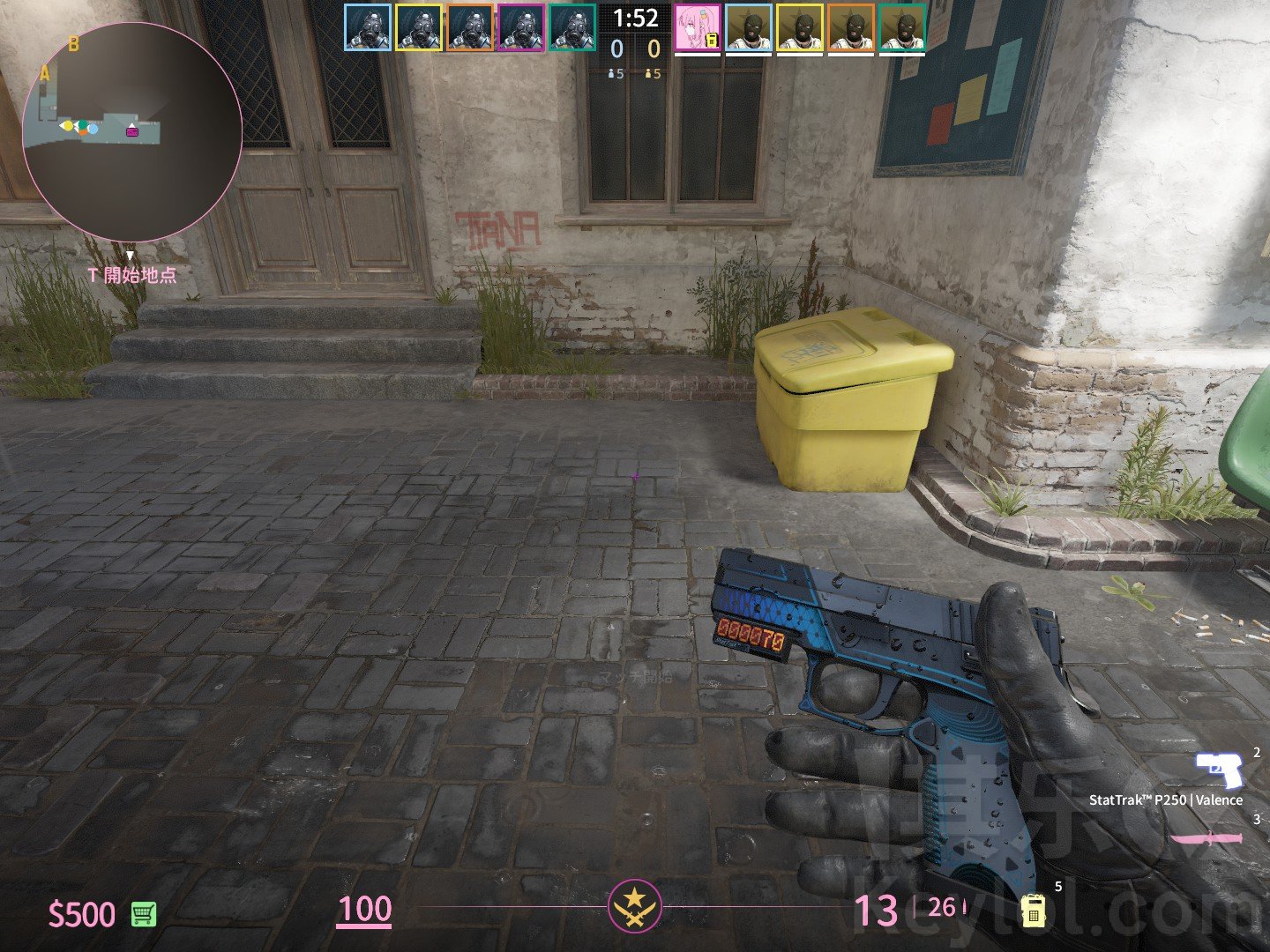Select the green-bordered balaclava player avatar
The image size is (1270, 952).
point(902,27)
